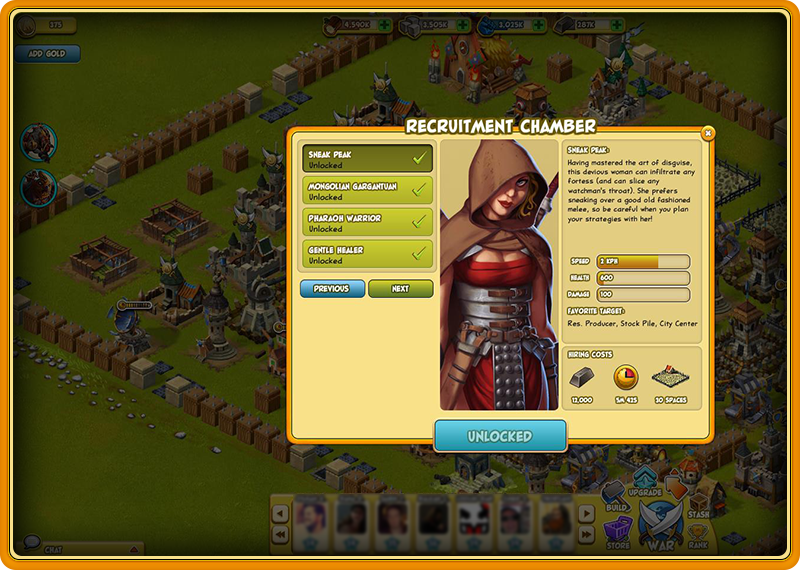Click the large Unlocked button
Viewport: 800px width, 570px height.
pyautogui.click(x=500, y=436)
